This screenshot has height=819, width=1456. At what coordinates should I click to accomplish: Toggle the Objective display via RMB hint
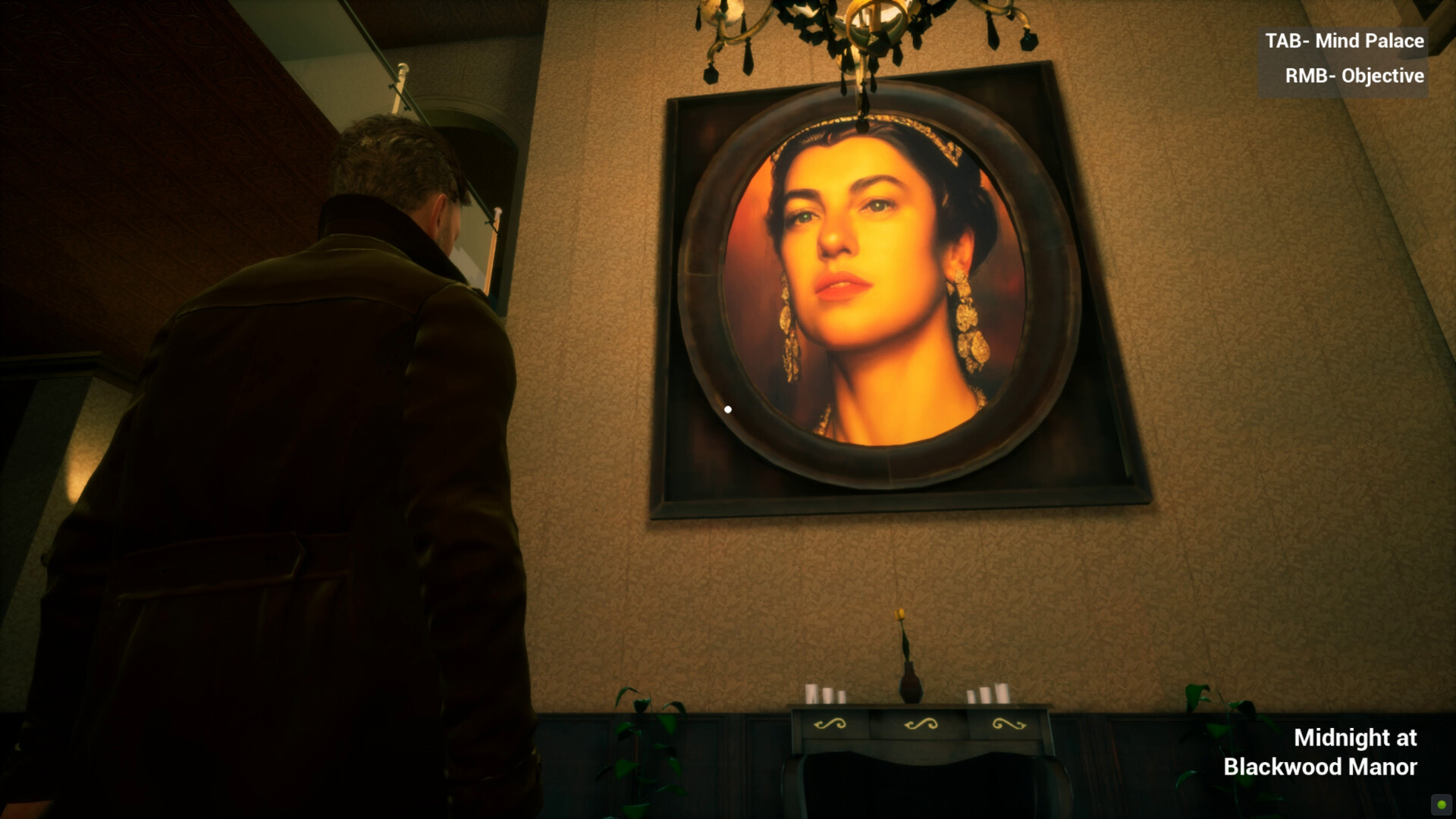click(x=1354, y=76)
